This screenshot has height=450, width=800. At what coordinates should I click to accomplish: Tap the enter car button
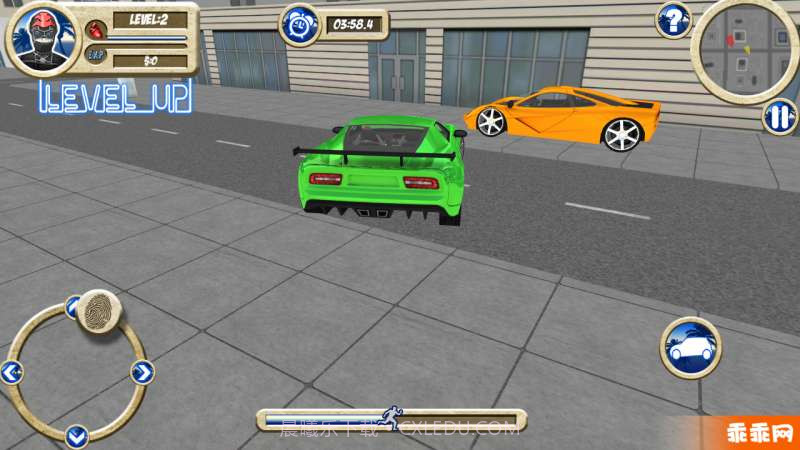click(x=690, y=347)
